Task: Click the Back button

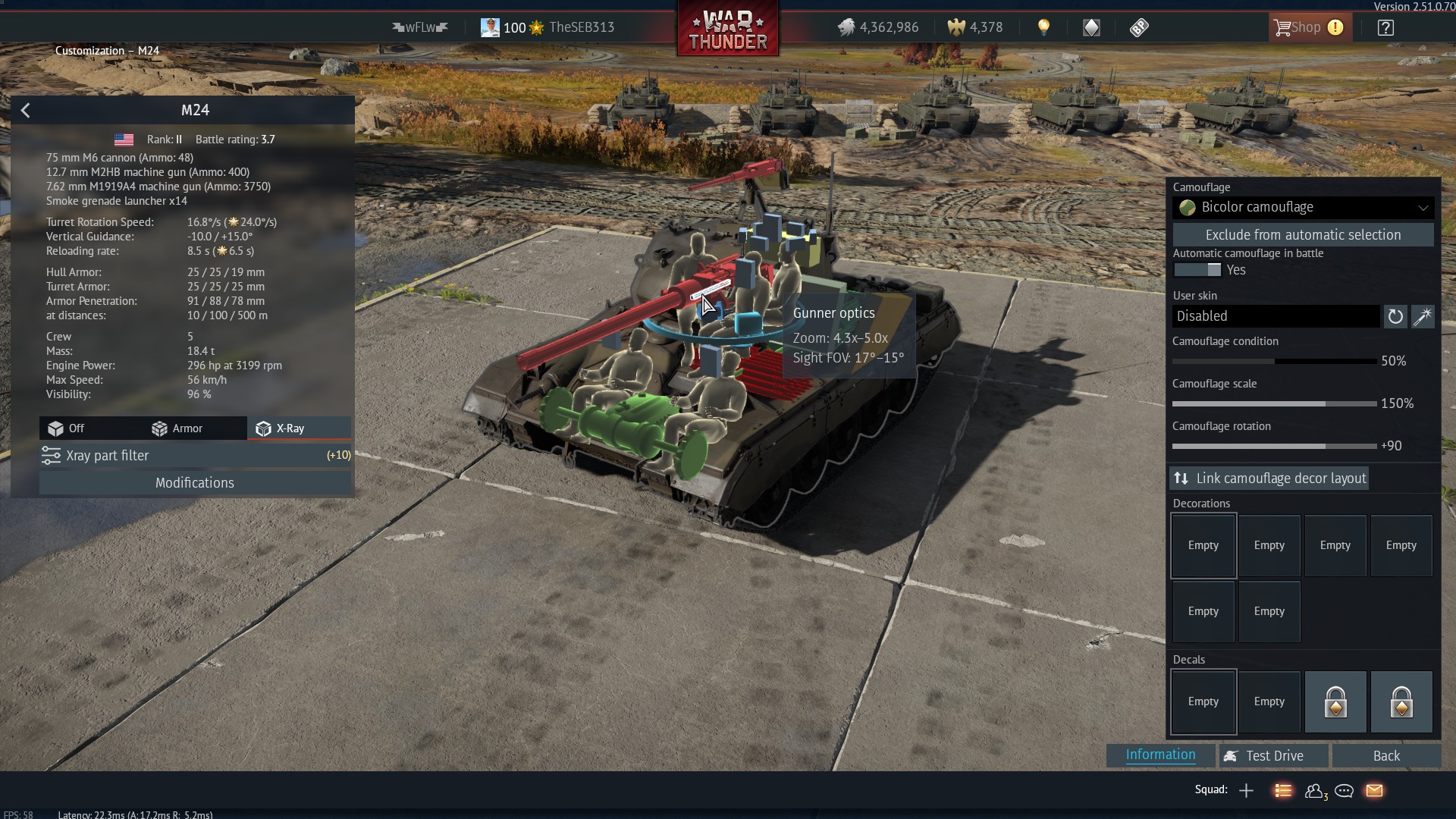Action: (x=1386, y=756)
